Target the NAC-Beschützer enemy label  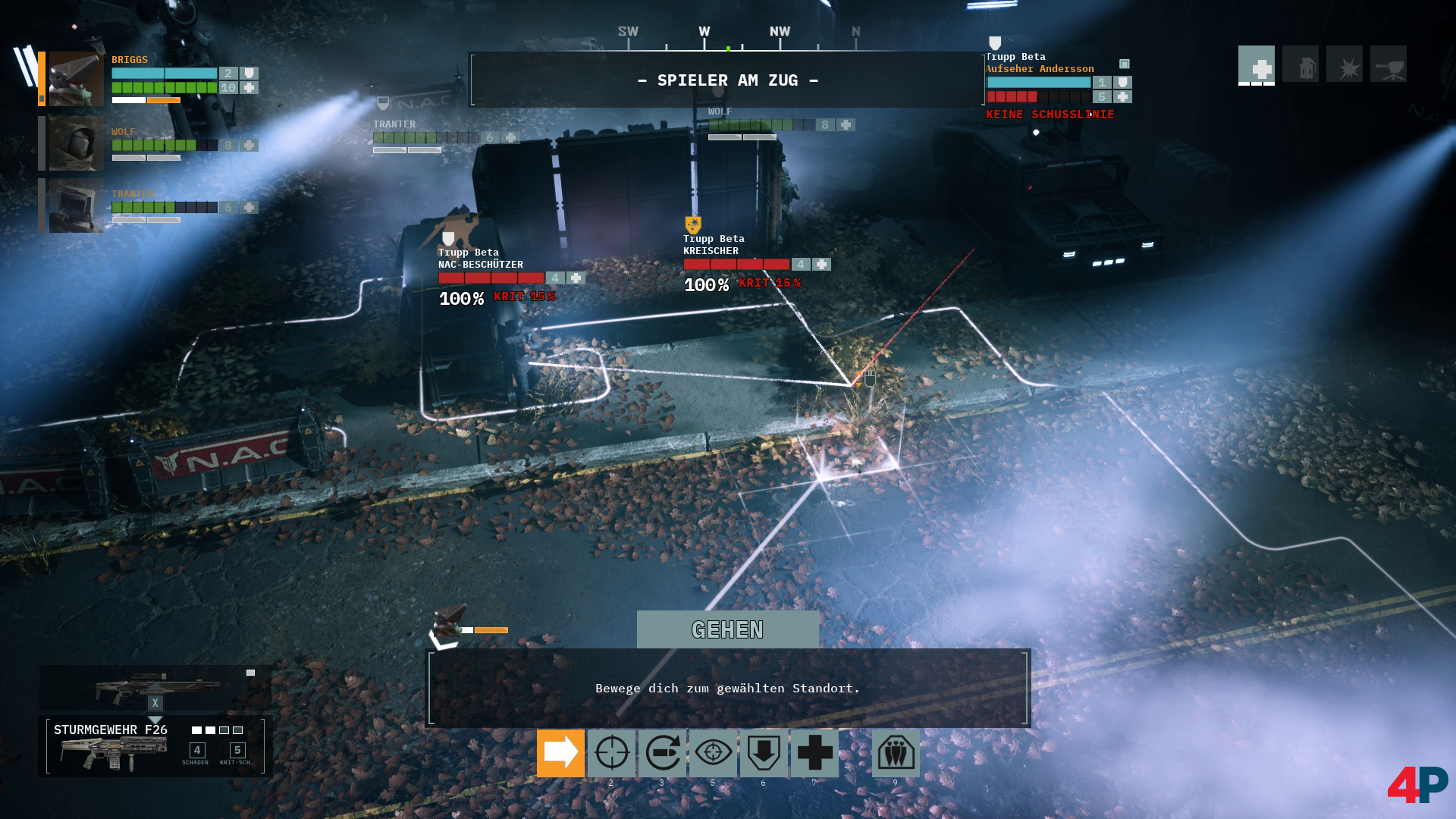click(x=481, y=259)
